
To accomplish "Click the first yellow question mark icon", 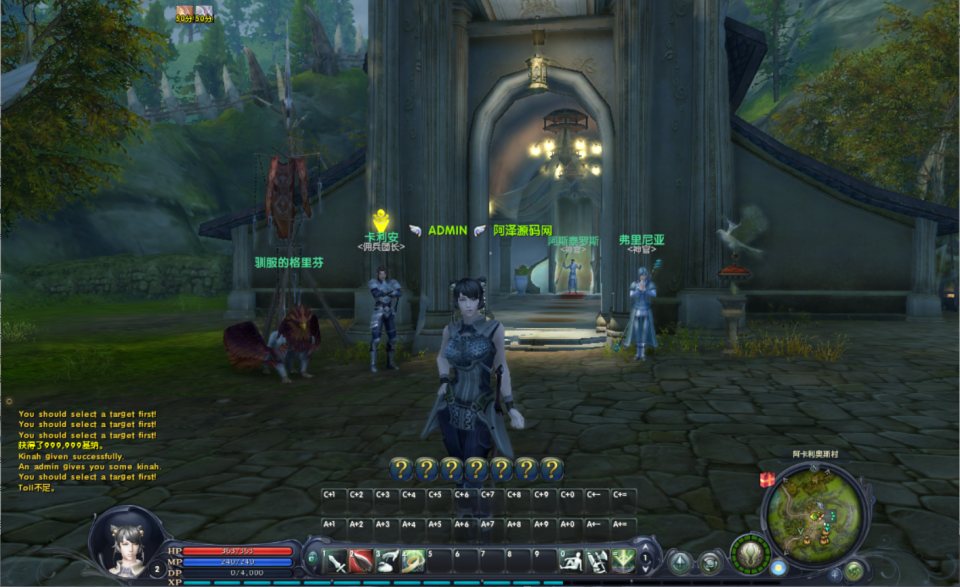I will [400, 468].
